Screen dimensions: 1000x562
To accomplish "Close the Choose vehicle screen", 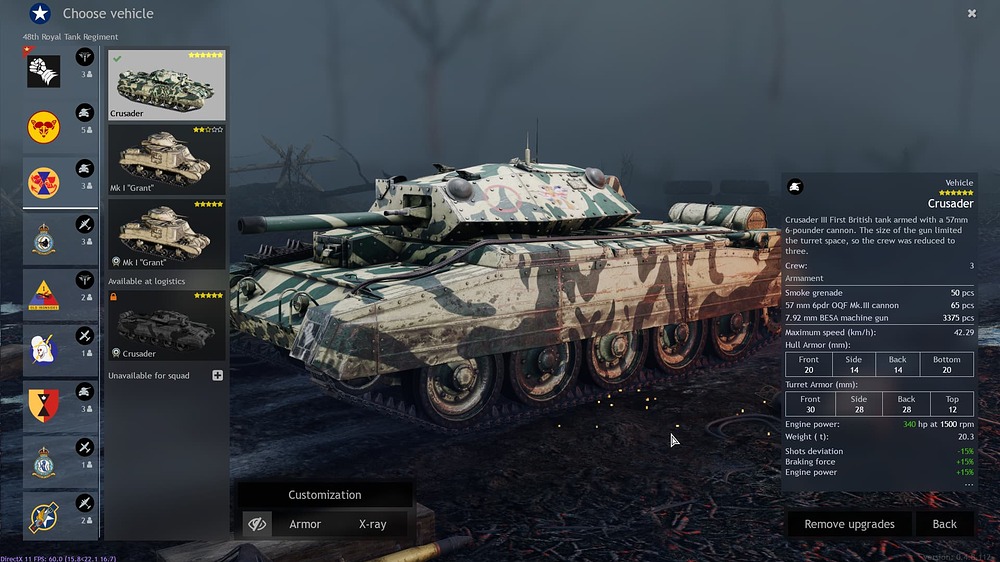I will pyautogui.click(x=972, y=13).
